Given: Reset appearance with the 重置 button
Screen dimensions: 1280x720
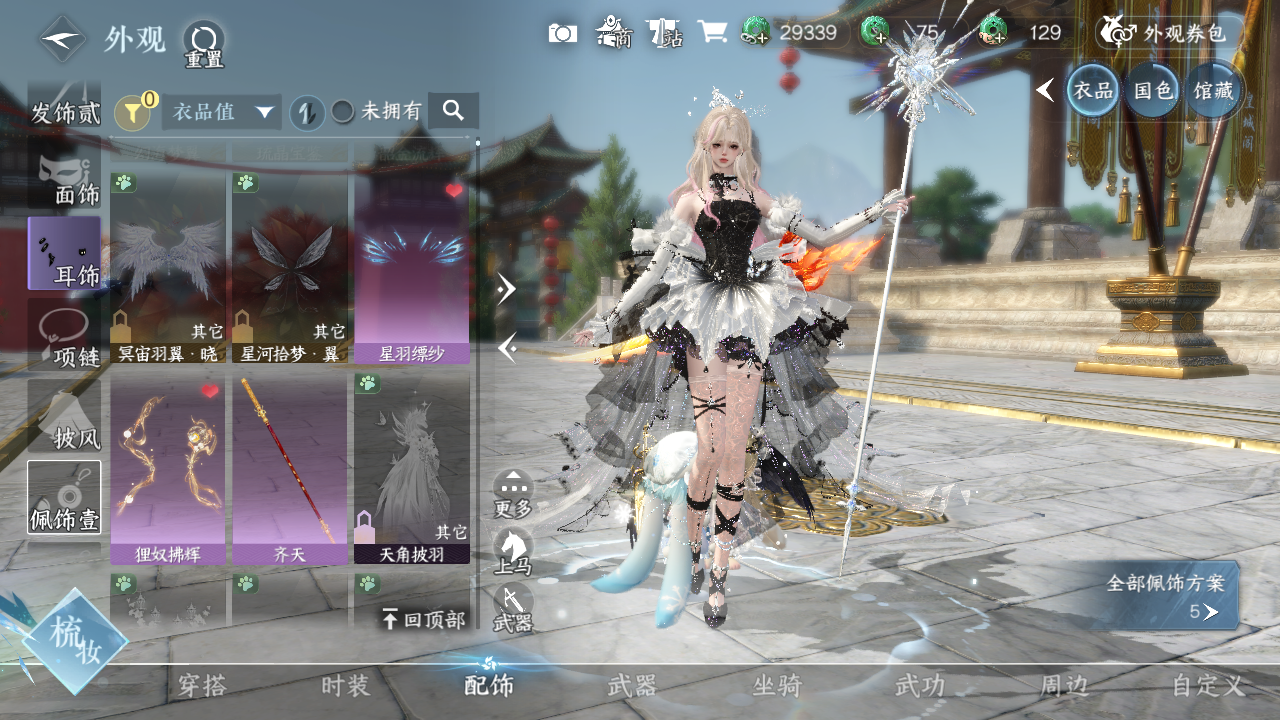Looking at the screenshot, I should [x=204, y=44].
